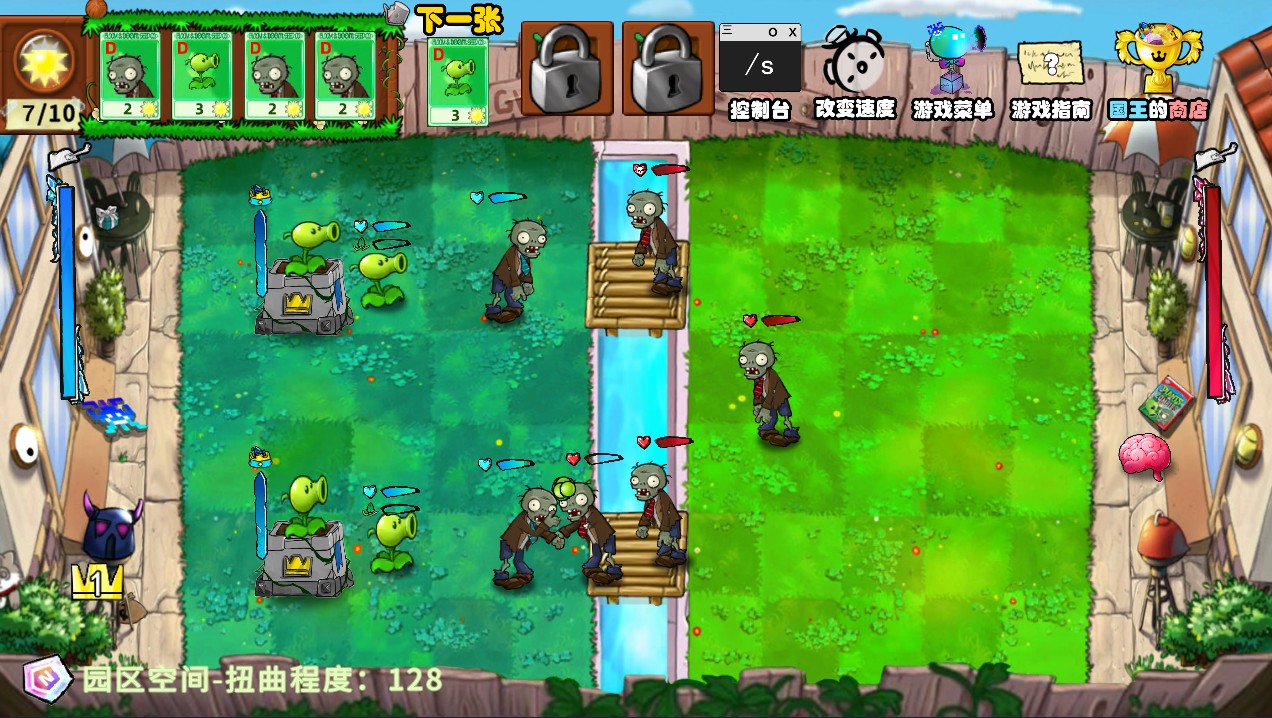
Task: Click the 改变速度 alarm clock button
Action: point(853,64)
